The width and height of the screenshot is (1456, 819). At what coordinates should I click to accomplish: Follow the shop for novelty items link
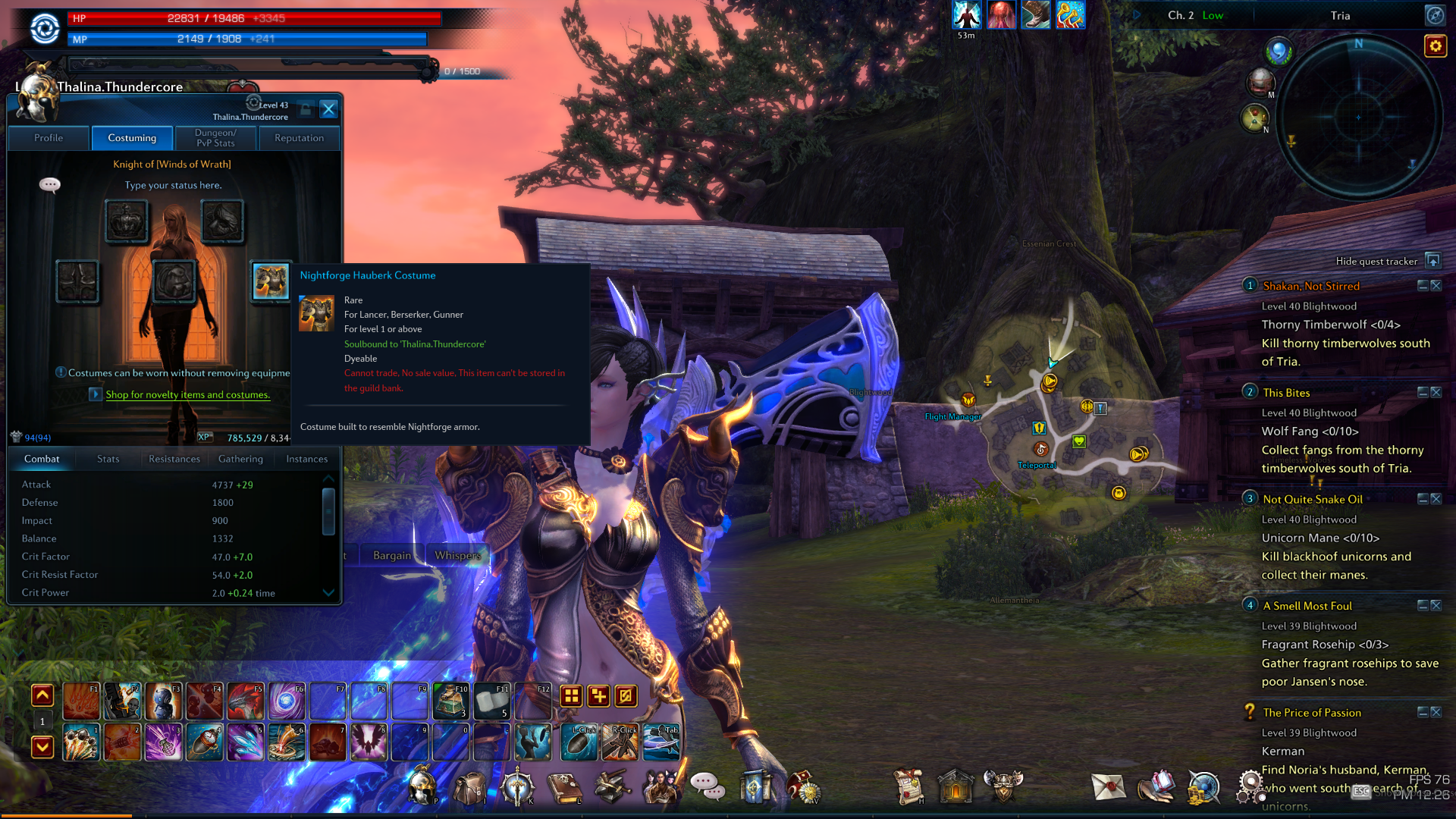click(187, 394)
